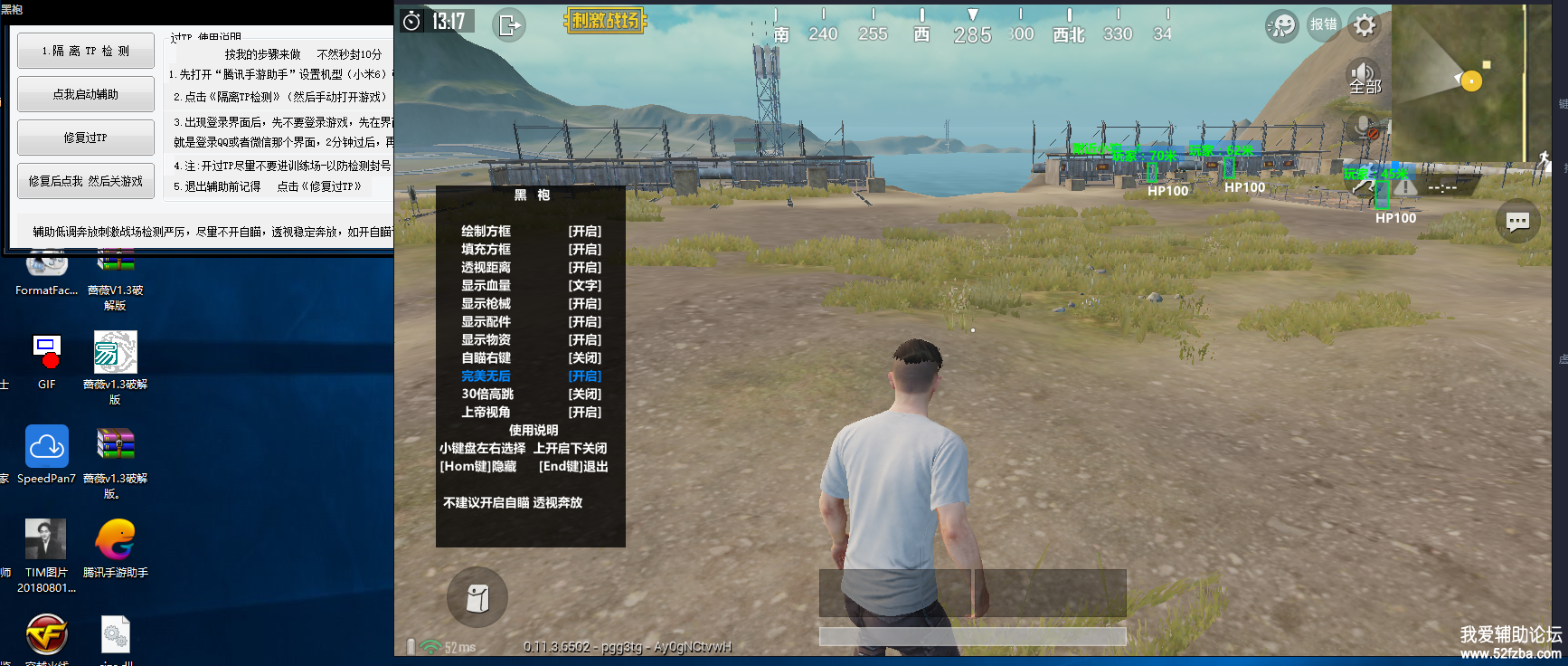
Task: Toggle the 全部 voice speaker channel
Action: (x=1365, y=76)
